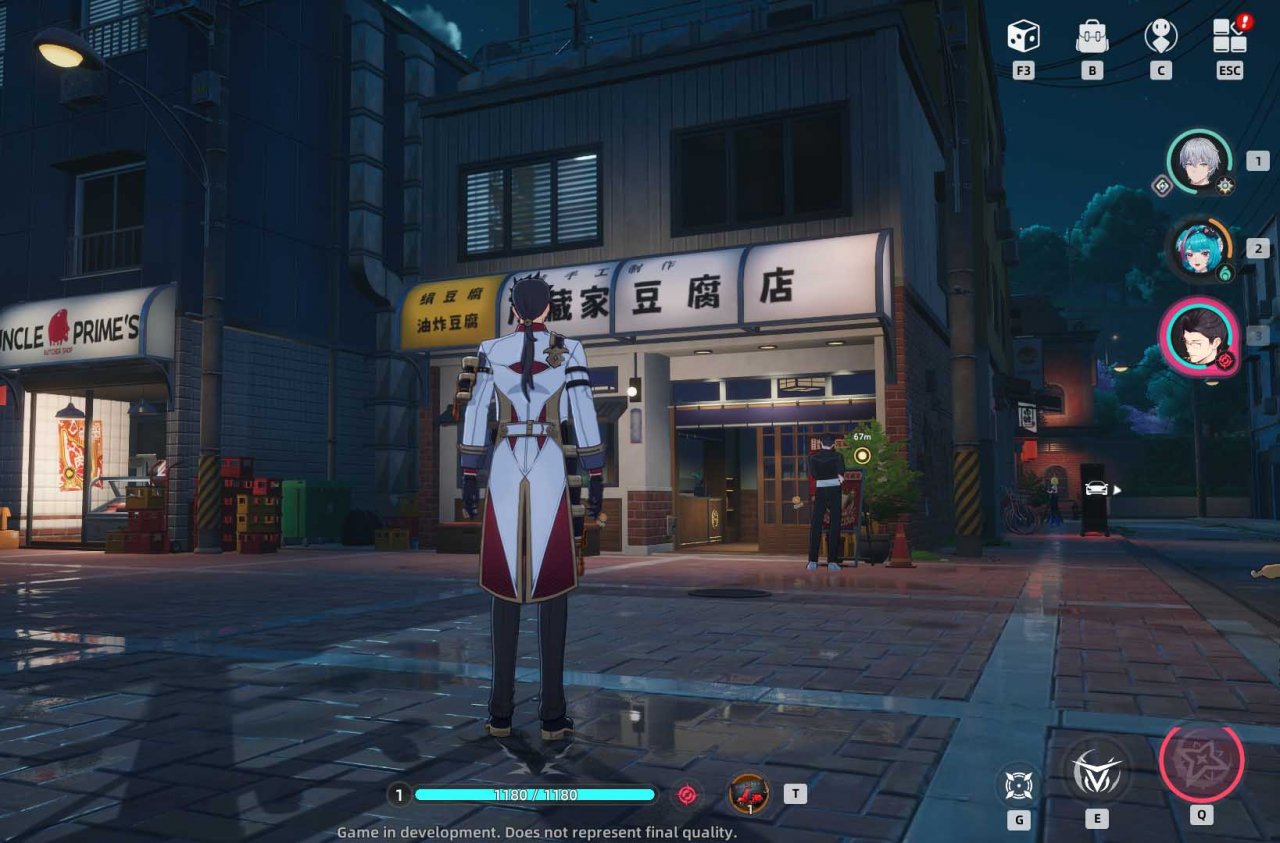
Task: Open the dice minigame menu labeled F3
Action: tap(1022, 38)
